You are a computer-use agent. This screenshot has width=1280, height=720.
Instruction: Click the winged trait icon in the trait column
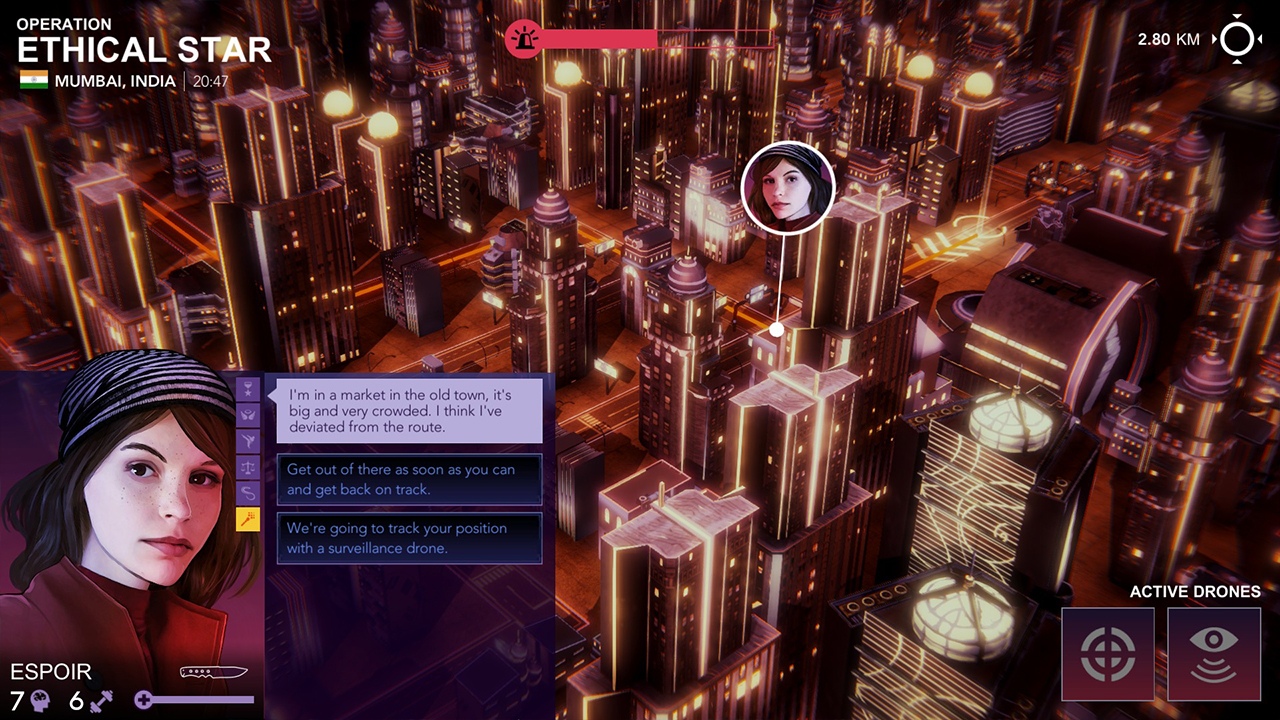247,415
